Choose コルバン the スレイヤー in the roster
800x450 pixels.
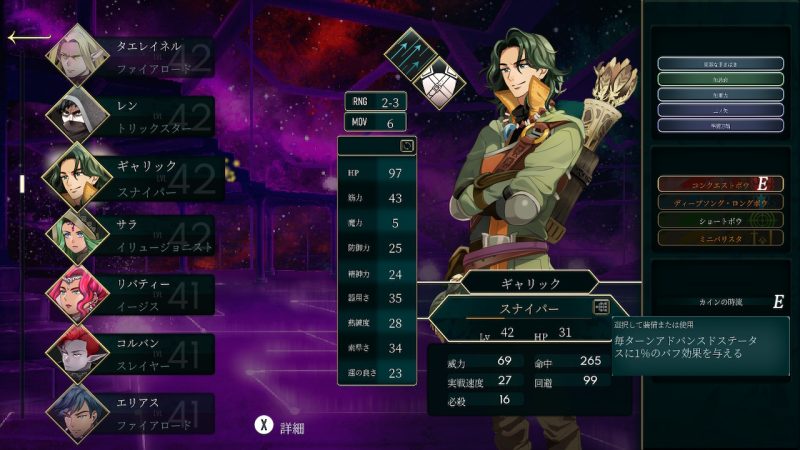pos(130,352)
